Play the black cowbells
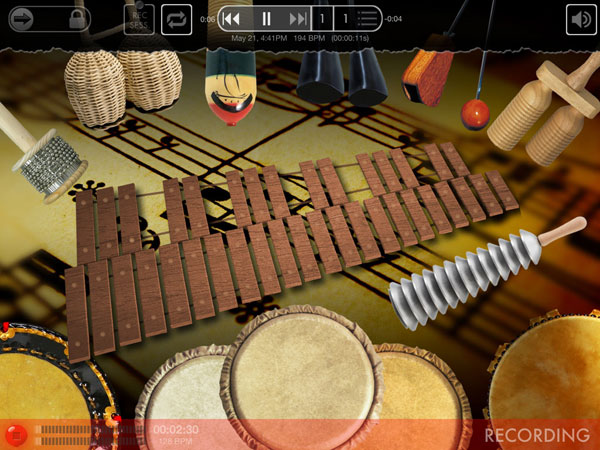The height and width of the screenshot is (450, 600). [340, 75]
